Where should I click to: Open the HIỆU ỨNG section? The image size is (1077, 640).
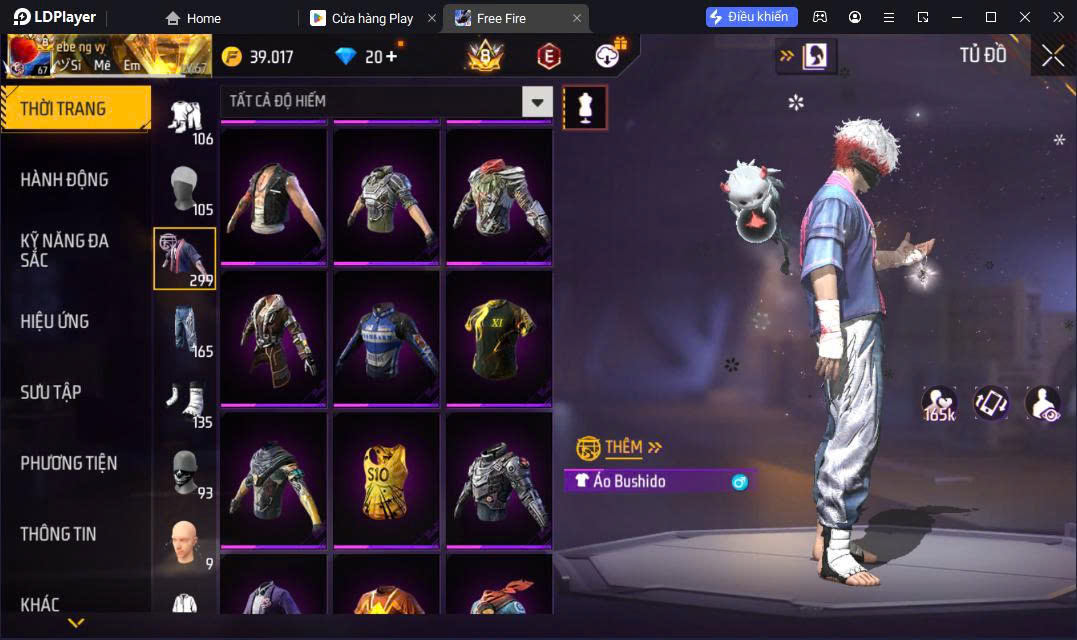pos(55,321)
